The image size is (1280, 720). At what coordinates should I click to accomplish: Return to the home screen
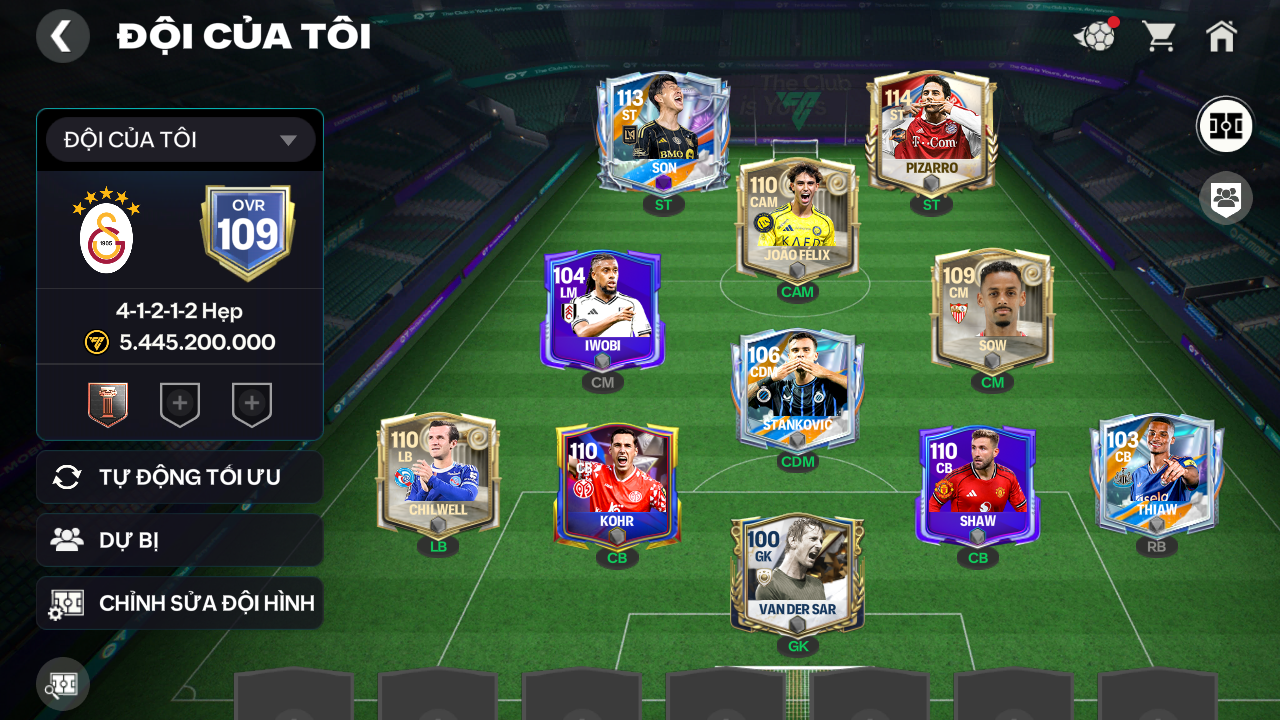click(x=1221, y=37)
